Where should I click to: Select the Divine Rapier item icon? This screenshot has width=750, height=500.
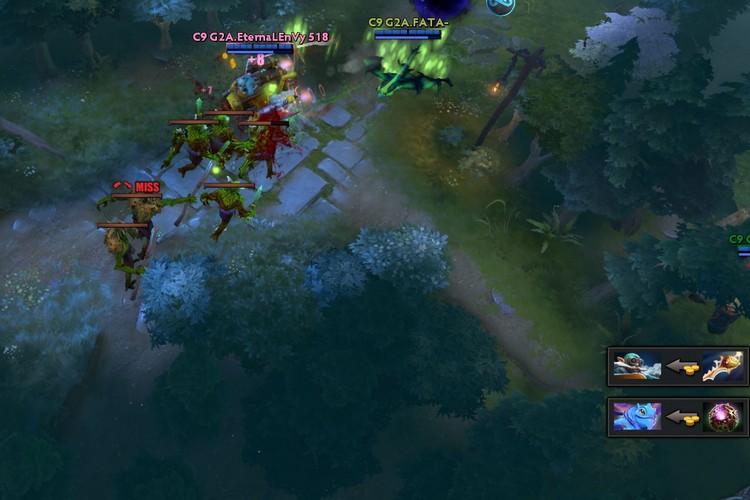point(723,366)
